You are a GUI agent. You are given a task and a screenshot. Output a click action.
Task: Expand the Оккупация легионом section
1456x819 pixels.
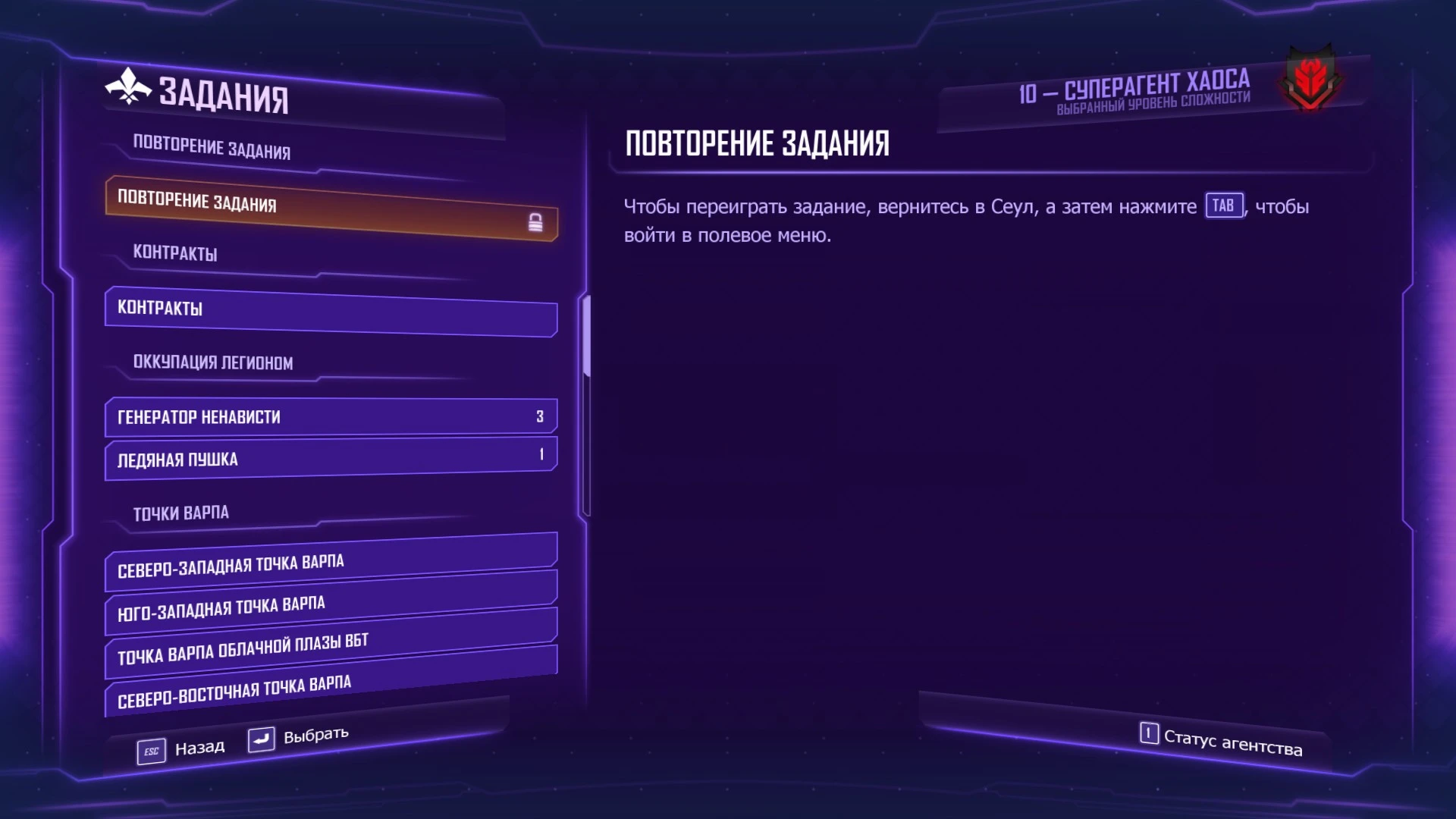click(x=213, y=363)
